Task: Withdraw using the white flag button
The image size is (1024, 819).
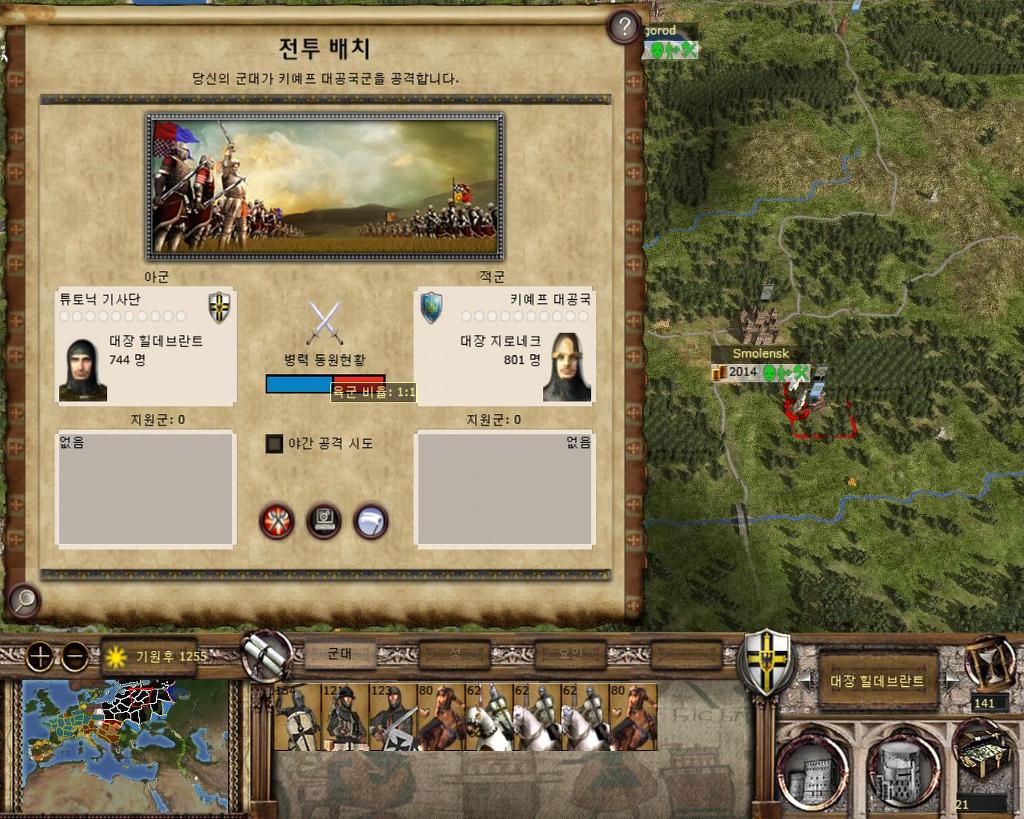Action: coord(371,521)
